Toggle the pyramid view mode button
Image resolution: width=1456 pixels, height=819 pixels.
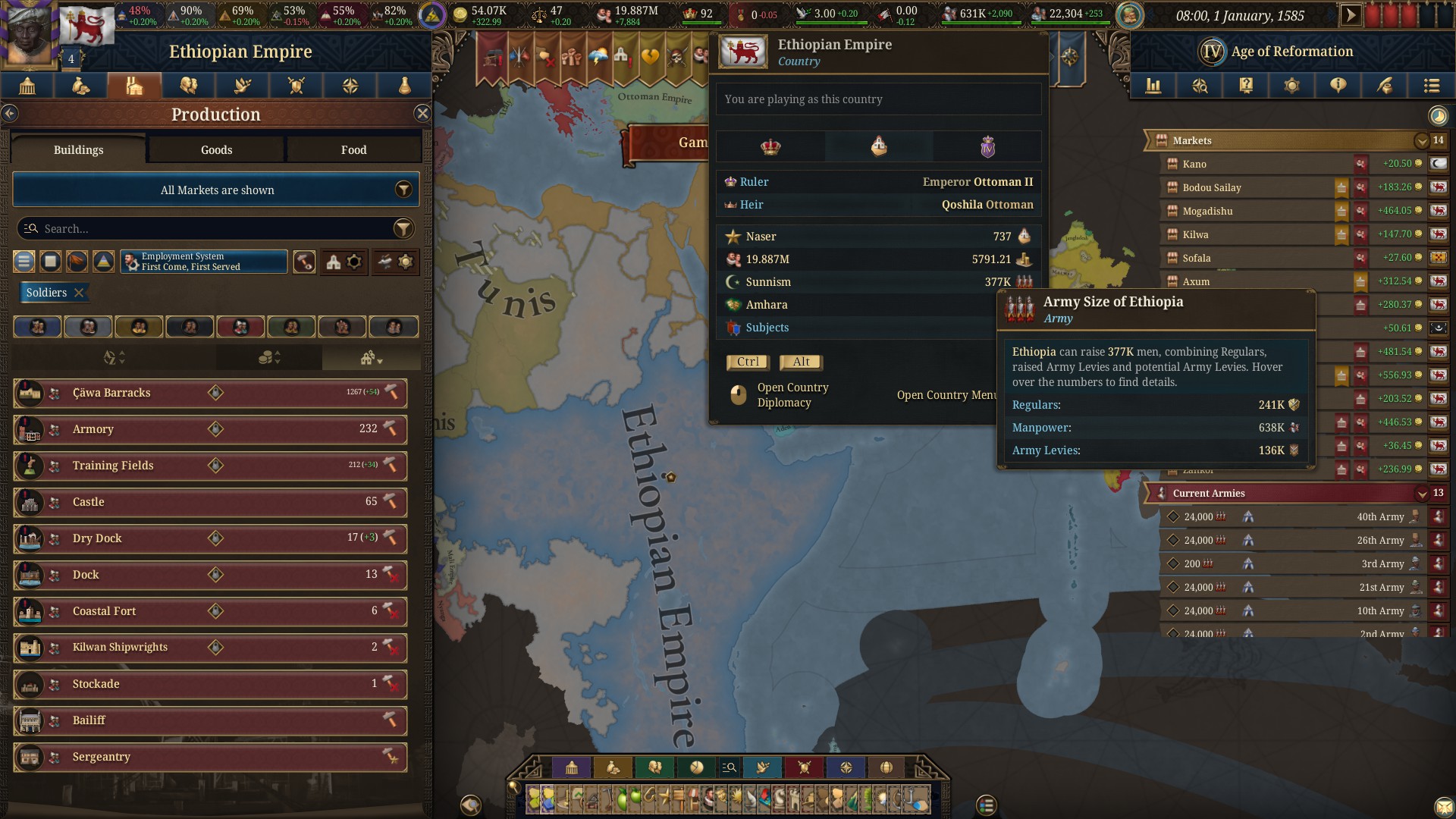[102, 262]
